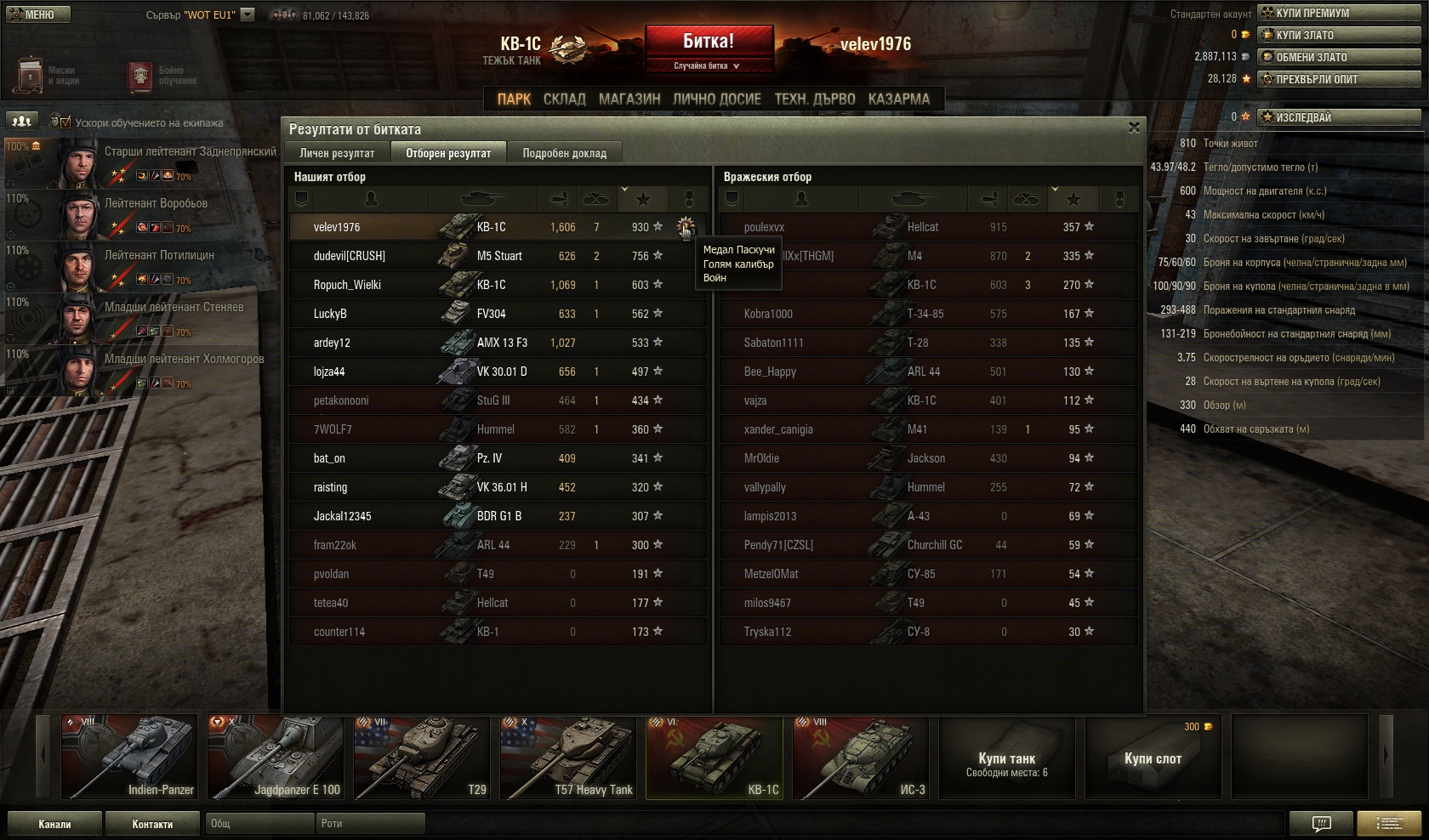1429x840 pixels.
Task: Click Купи слот to buy a slot
Action: click(x=1153, y=758)
